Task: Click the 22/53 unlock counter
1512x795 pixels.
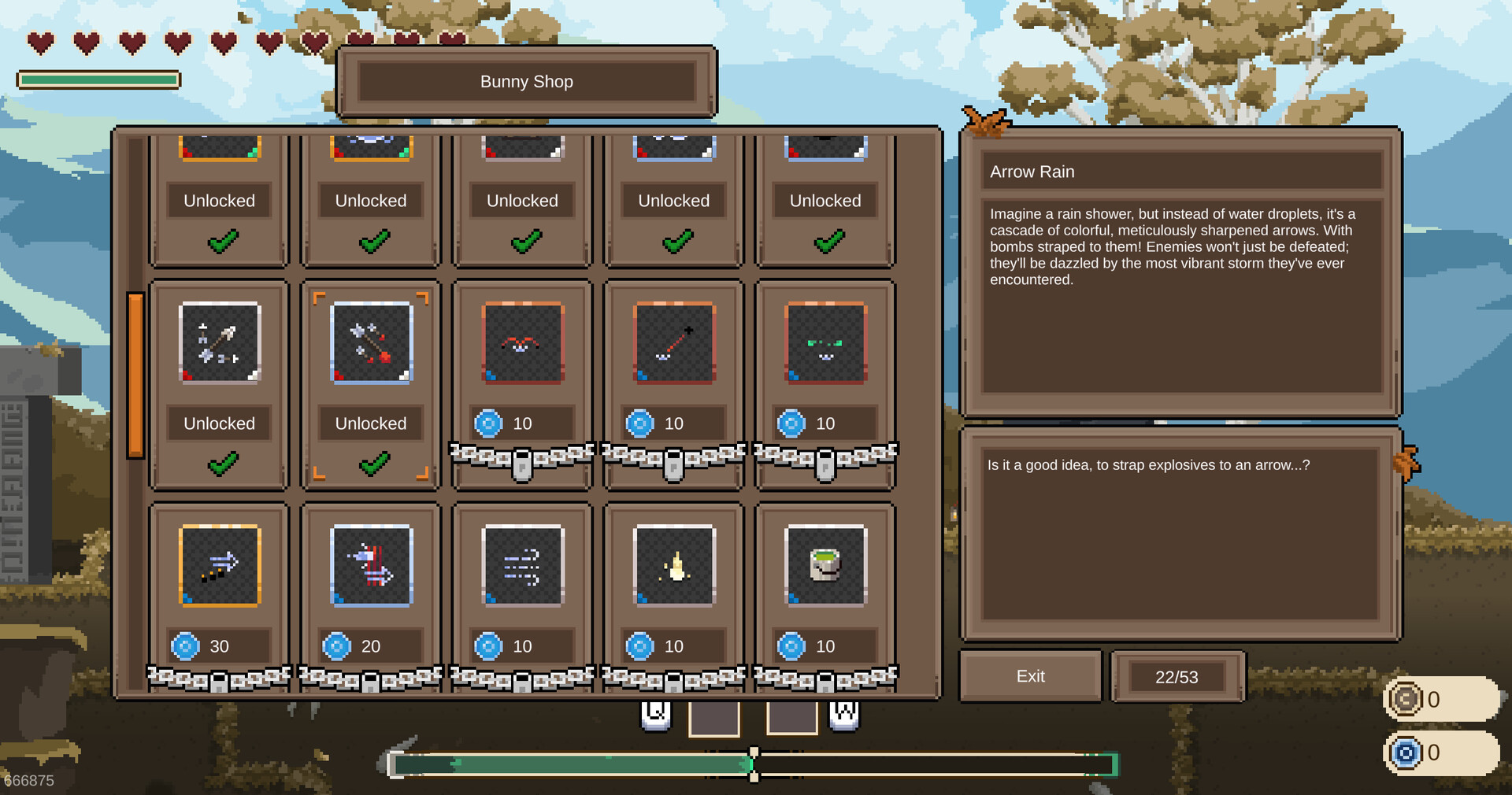Action: [1177, 676]
